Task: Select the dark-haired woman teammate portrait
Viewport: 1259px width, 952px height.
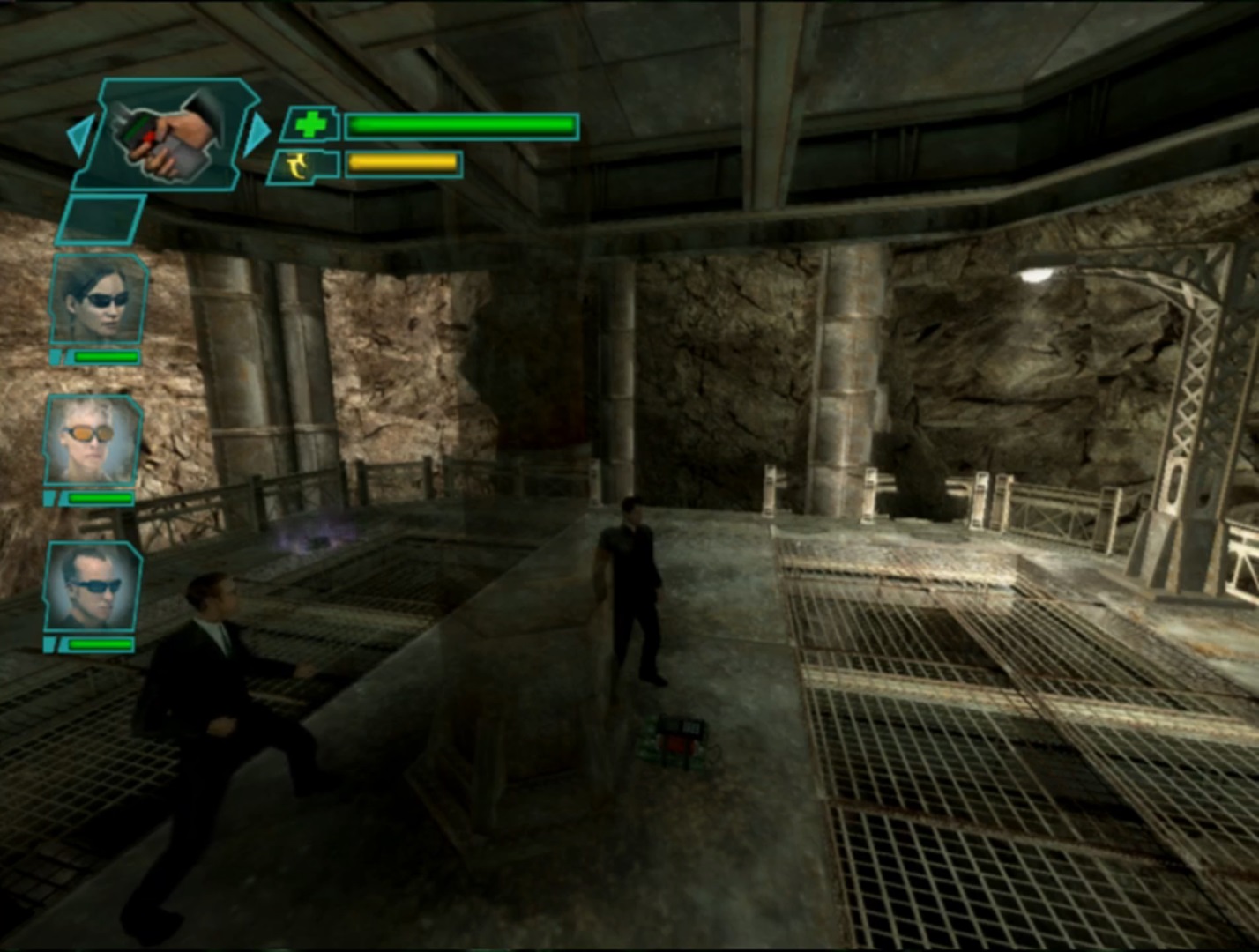Action: [x=97, y=300]
